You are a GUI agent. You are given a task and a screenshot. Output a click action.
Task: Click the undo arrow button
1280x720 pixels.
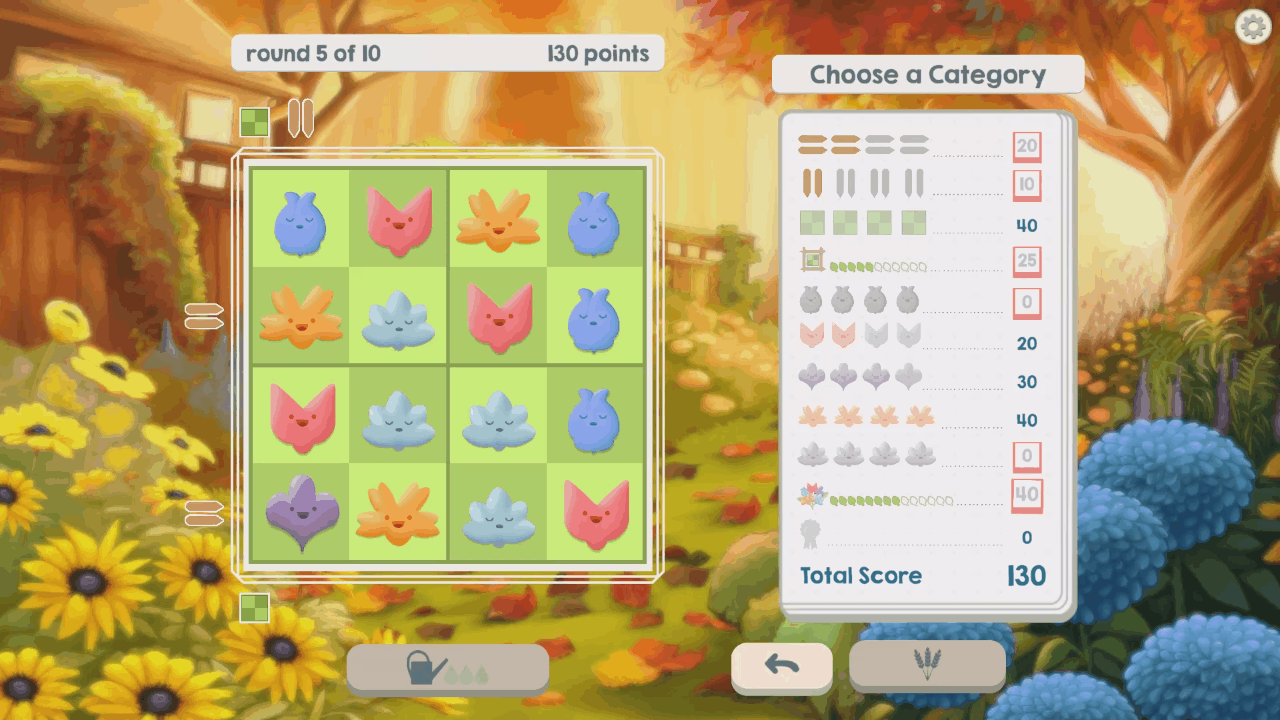pyautogui.click(x=781, y=667)
